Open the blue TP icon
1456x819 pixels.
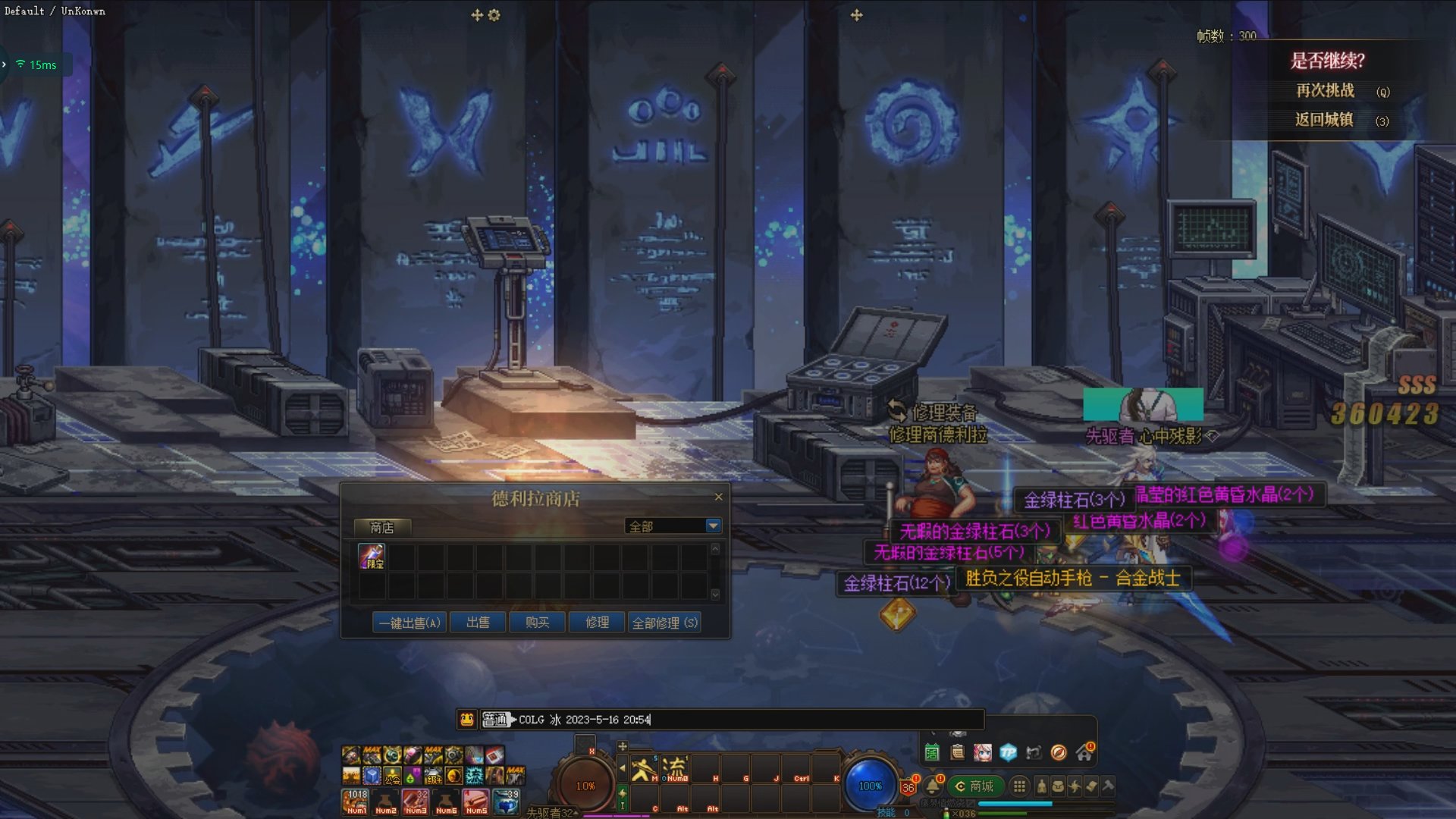click(1008, 752)
